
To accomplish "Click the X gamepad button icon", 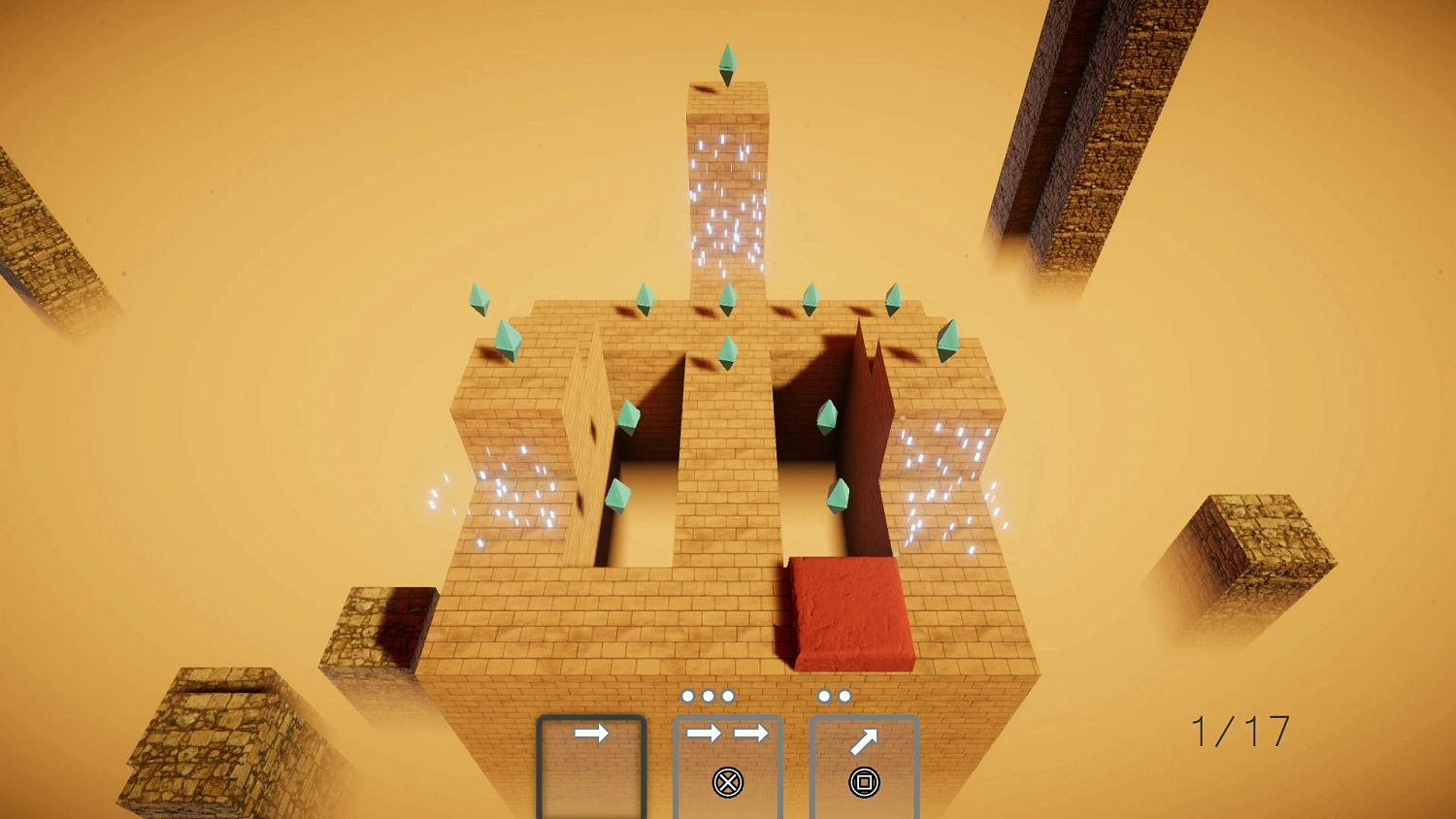I will click(728, 782).
